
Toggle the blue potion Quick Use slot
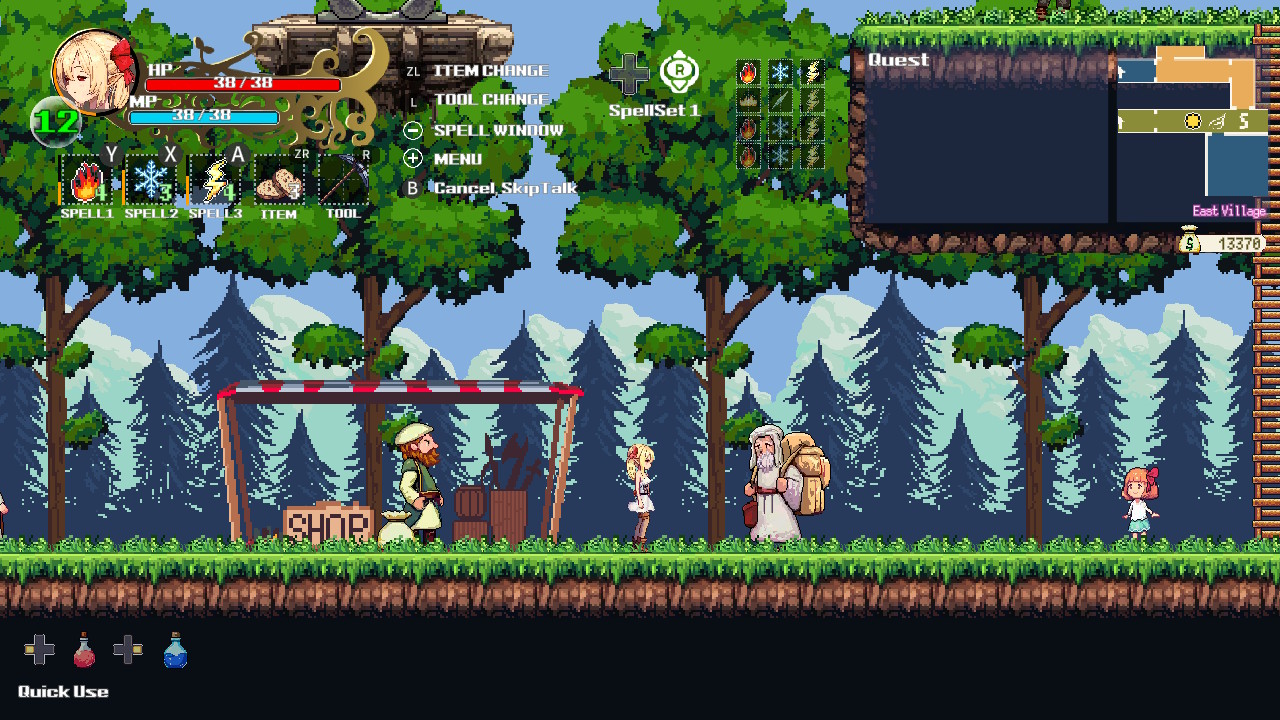[174, 650]
